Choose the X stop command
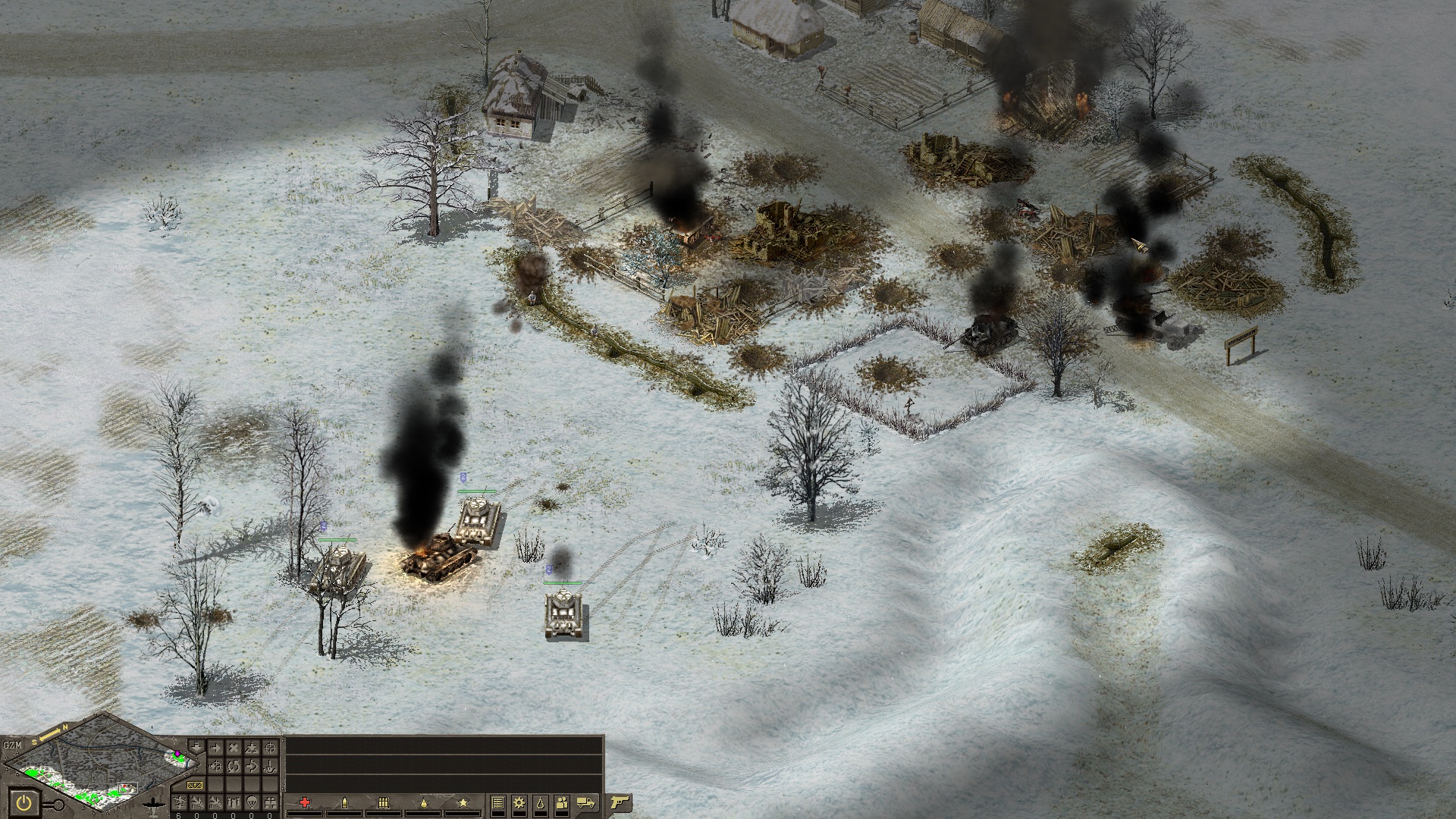The width and height of the screenshot is (1456, 819). pos(234,748)
